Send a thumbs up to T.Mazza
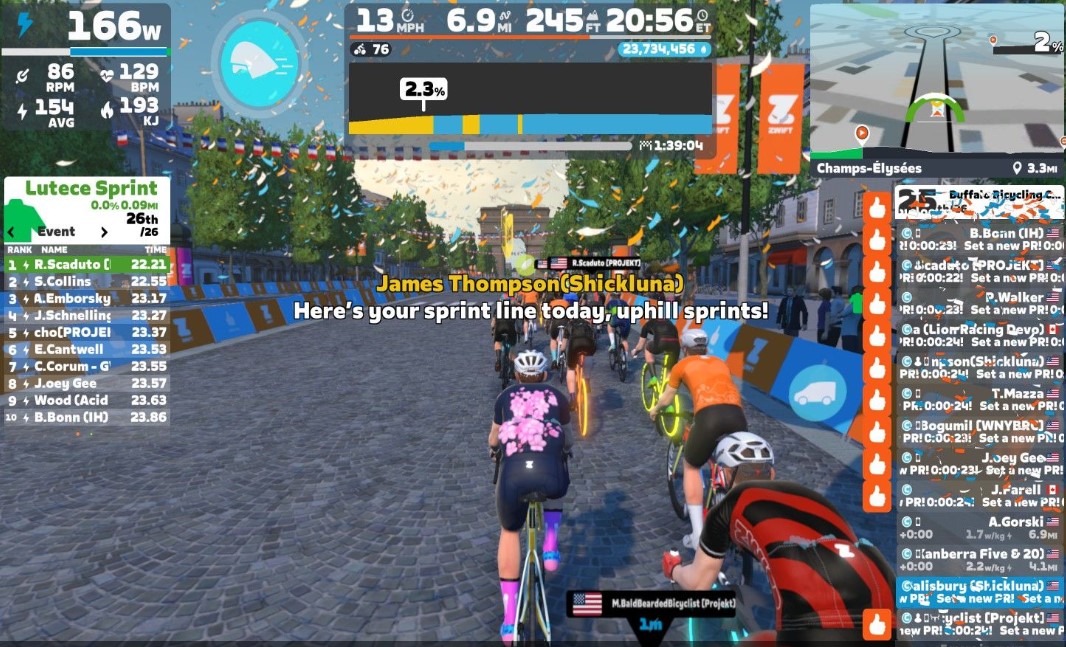1066x647 pixels. [877, 400]
